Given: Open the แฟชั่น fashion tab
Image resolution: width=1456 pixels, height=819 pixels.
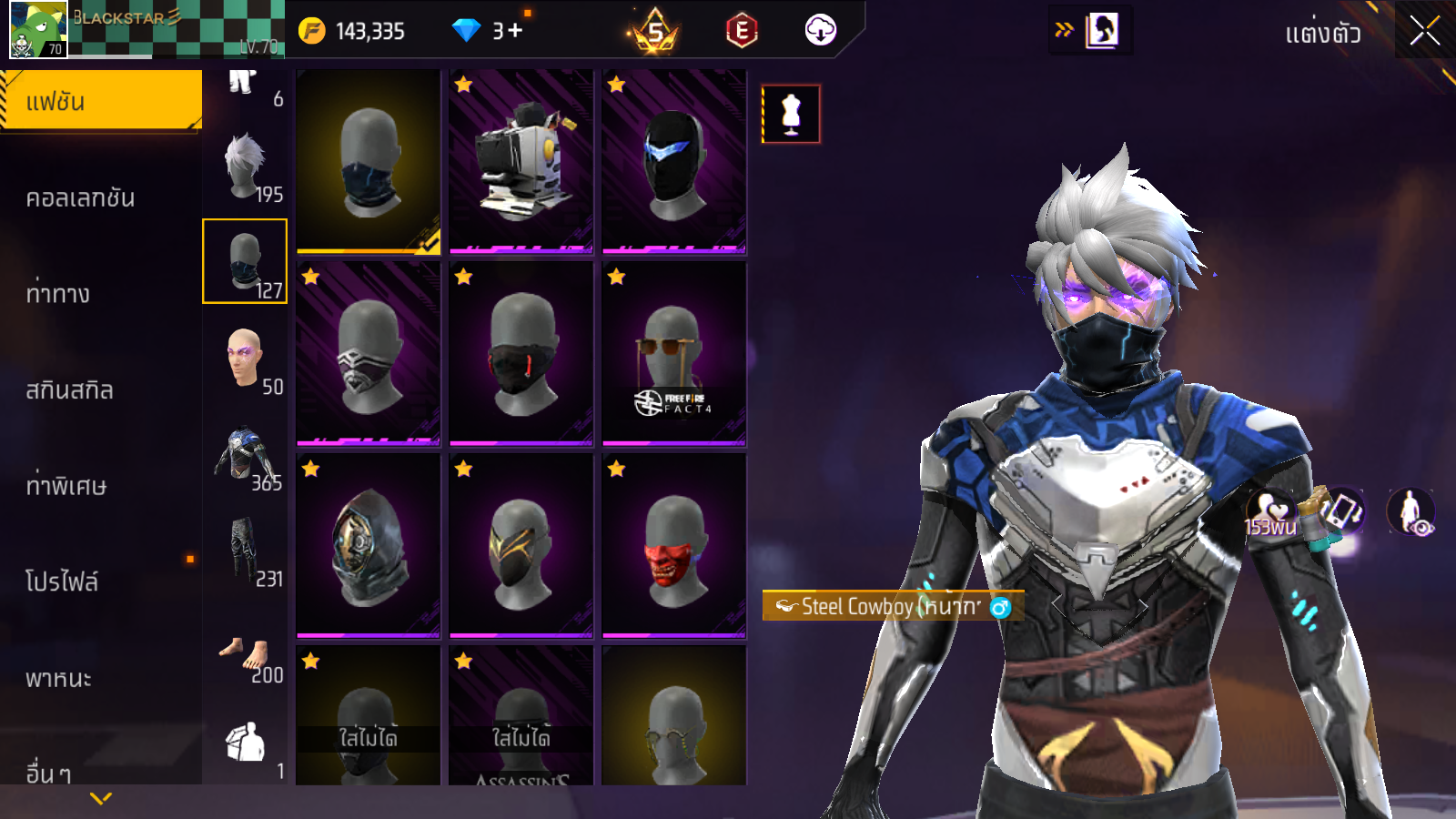Looking at the screenshot, I should pos(100,101).
